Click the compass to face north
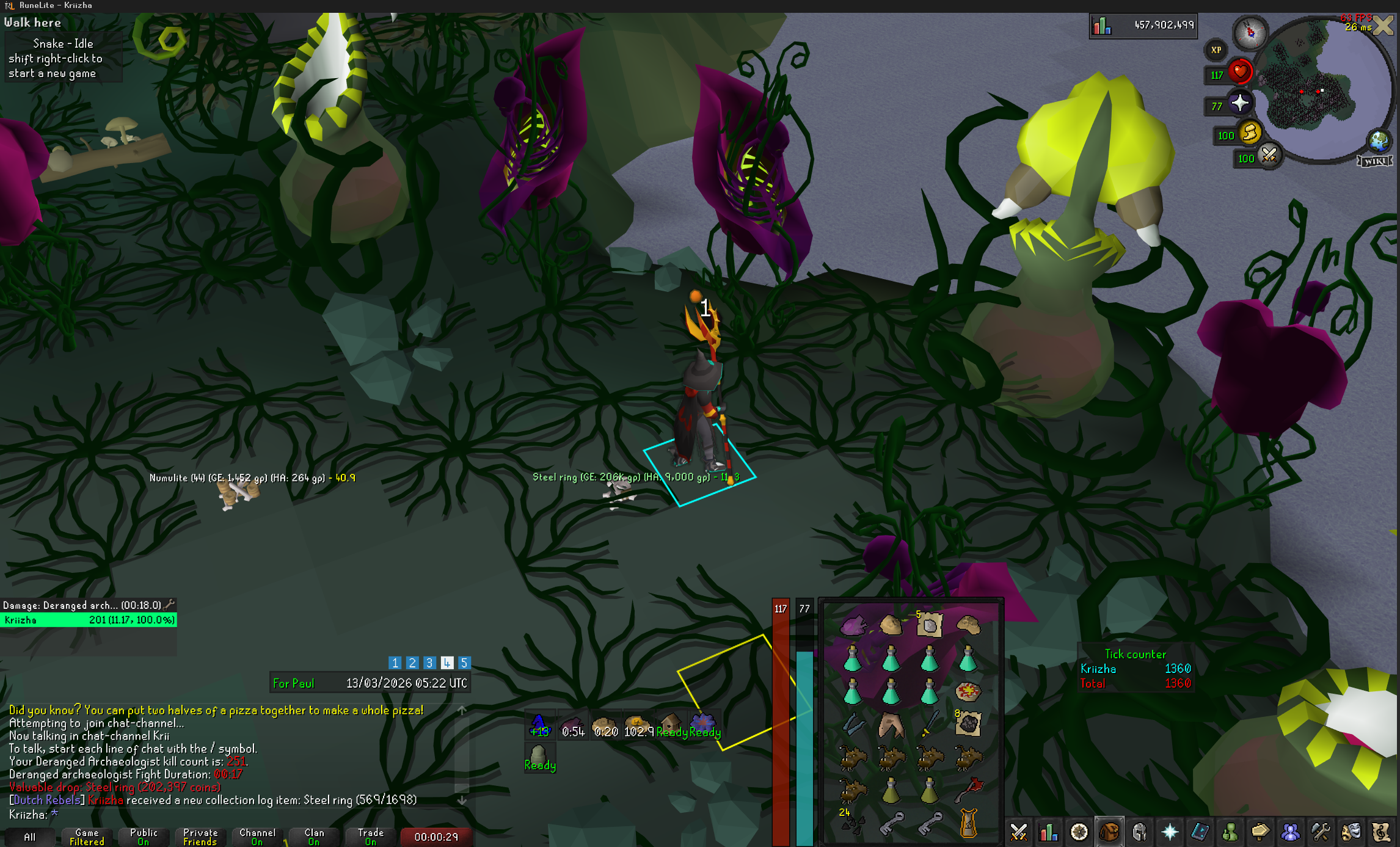This screenshot has height=847, width=1400. (x=1250, y=32)
